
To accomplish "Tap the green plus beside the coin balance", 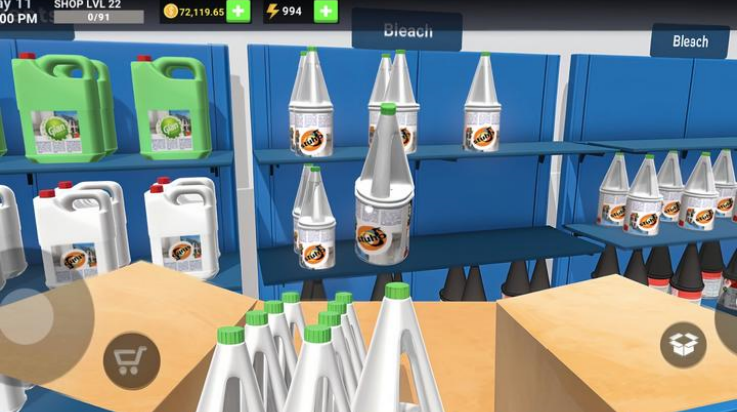I will pyautogui.click(x=238, y=11).
